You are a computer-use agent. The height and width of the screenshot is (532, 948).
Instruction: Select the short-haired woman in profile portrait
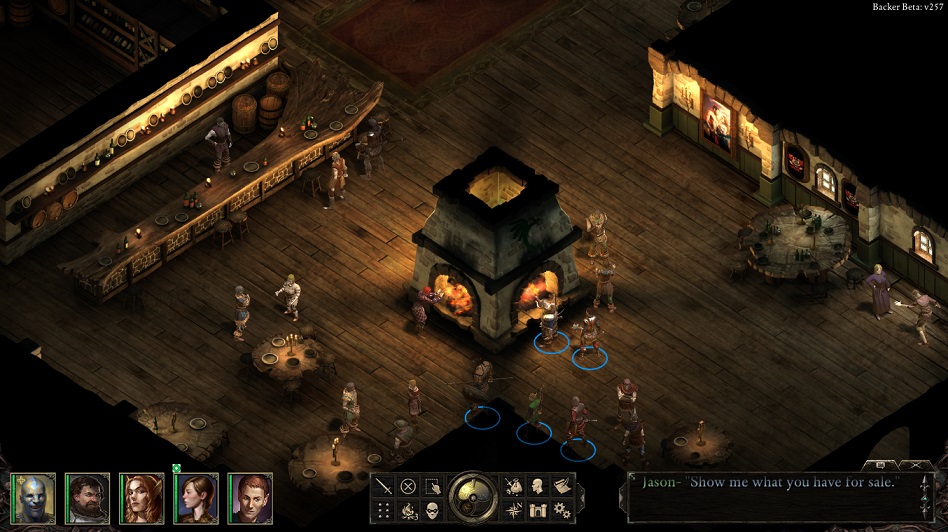[195, 497]
